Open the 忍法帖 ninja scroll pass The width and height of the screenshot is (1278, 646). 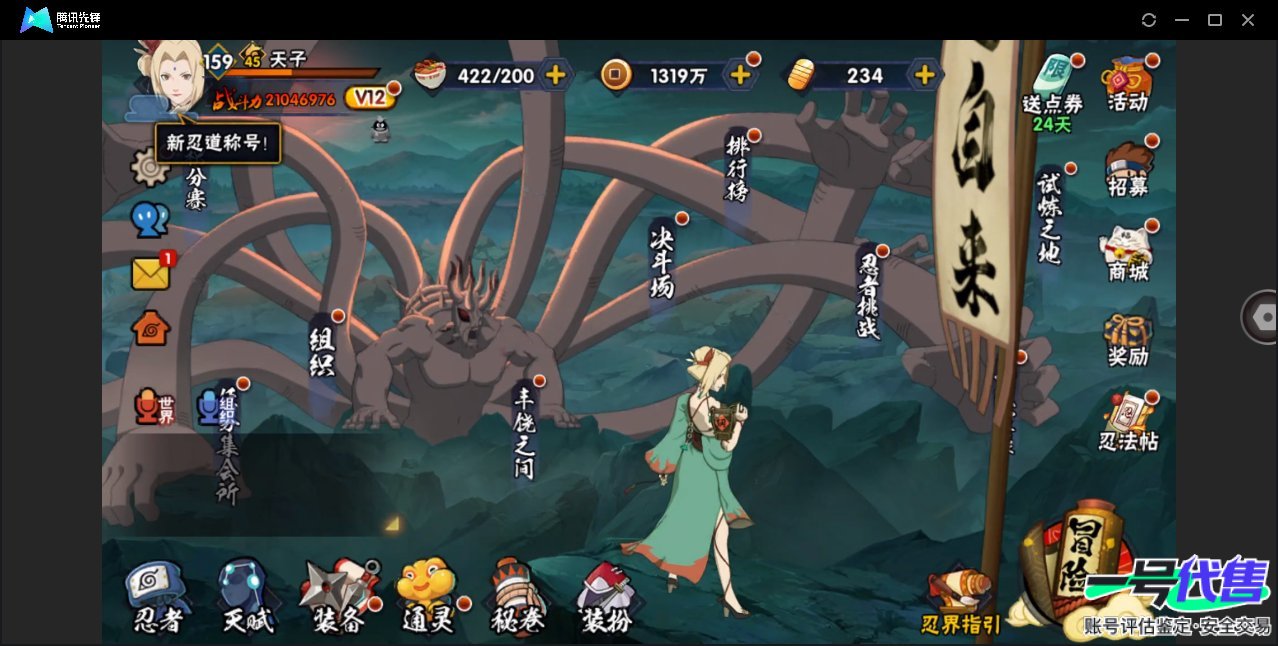[x=1128, y=424]
